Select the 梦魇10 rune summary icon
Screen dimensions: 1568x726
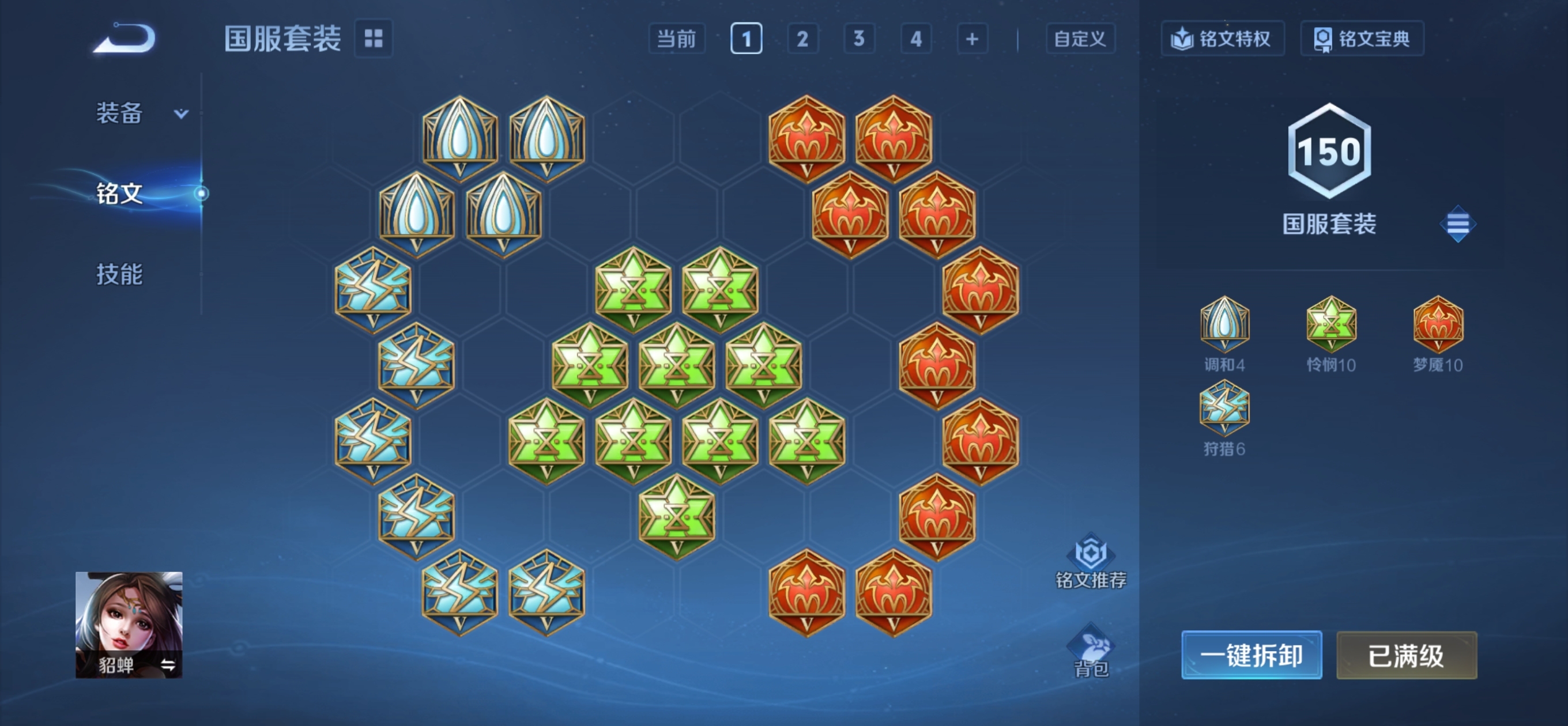(x=1437, y=324)
